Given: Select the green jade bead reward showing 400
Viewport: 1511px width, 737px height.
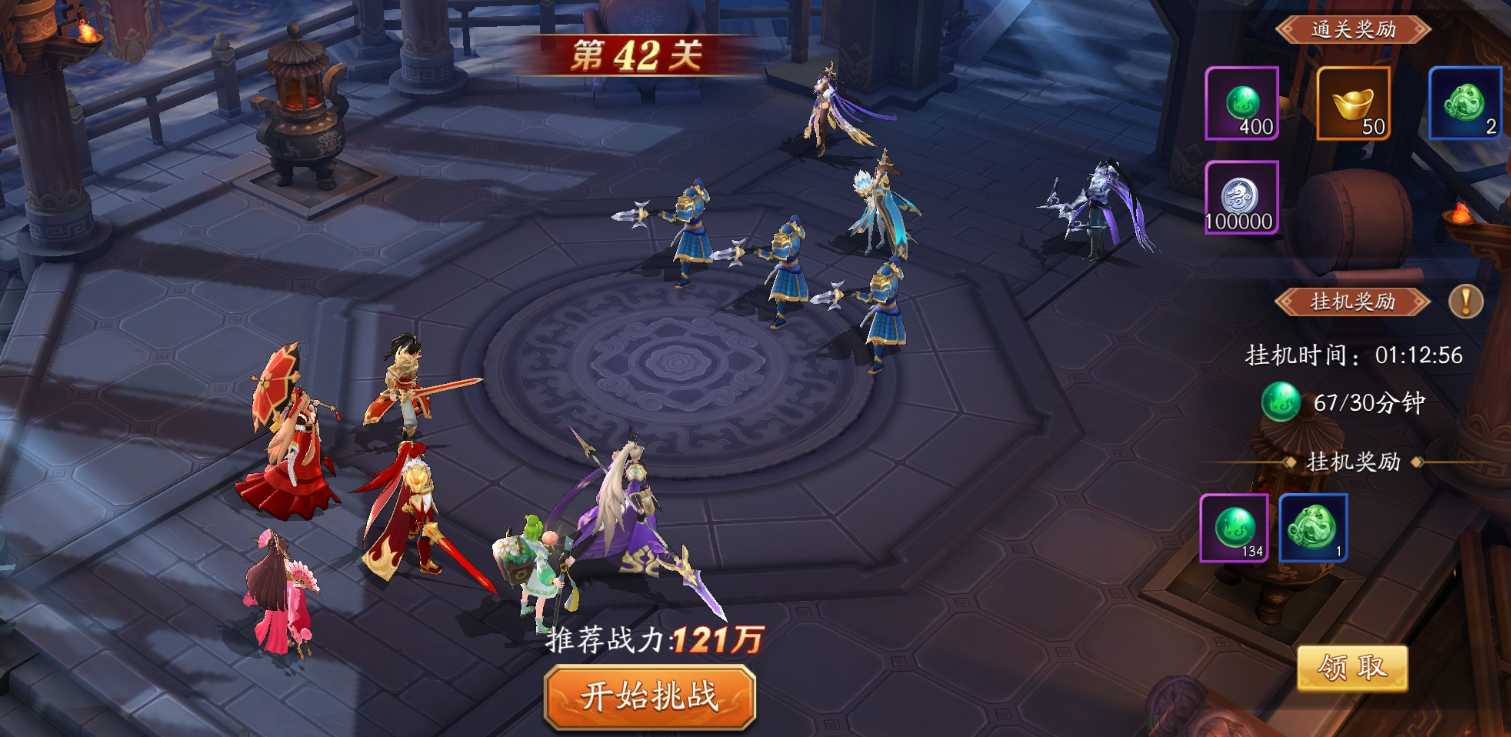Looking at the screenshot, I should 1242,103.
